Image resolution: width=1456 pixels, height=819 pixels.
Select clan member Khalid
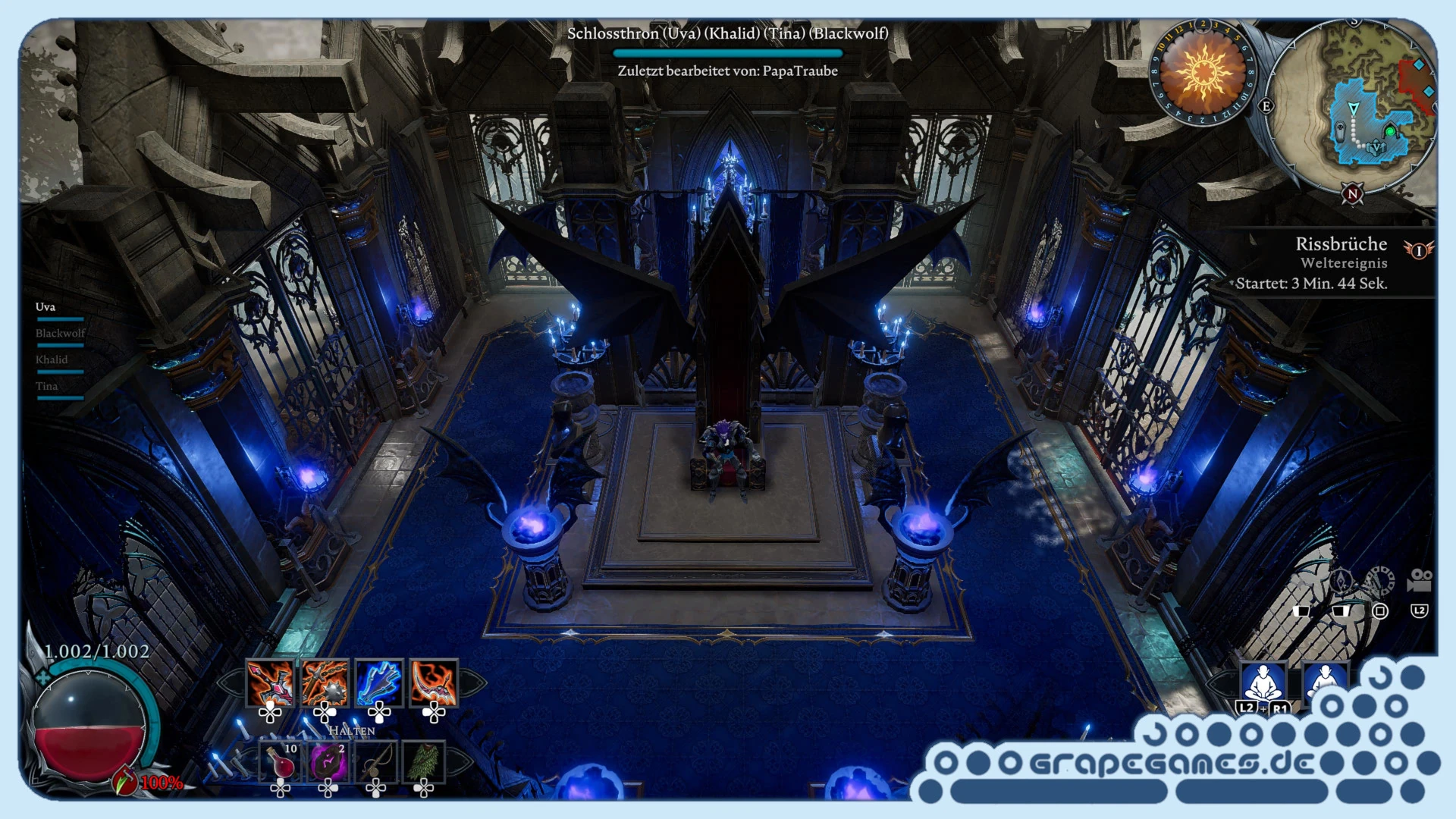52,360
